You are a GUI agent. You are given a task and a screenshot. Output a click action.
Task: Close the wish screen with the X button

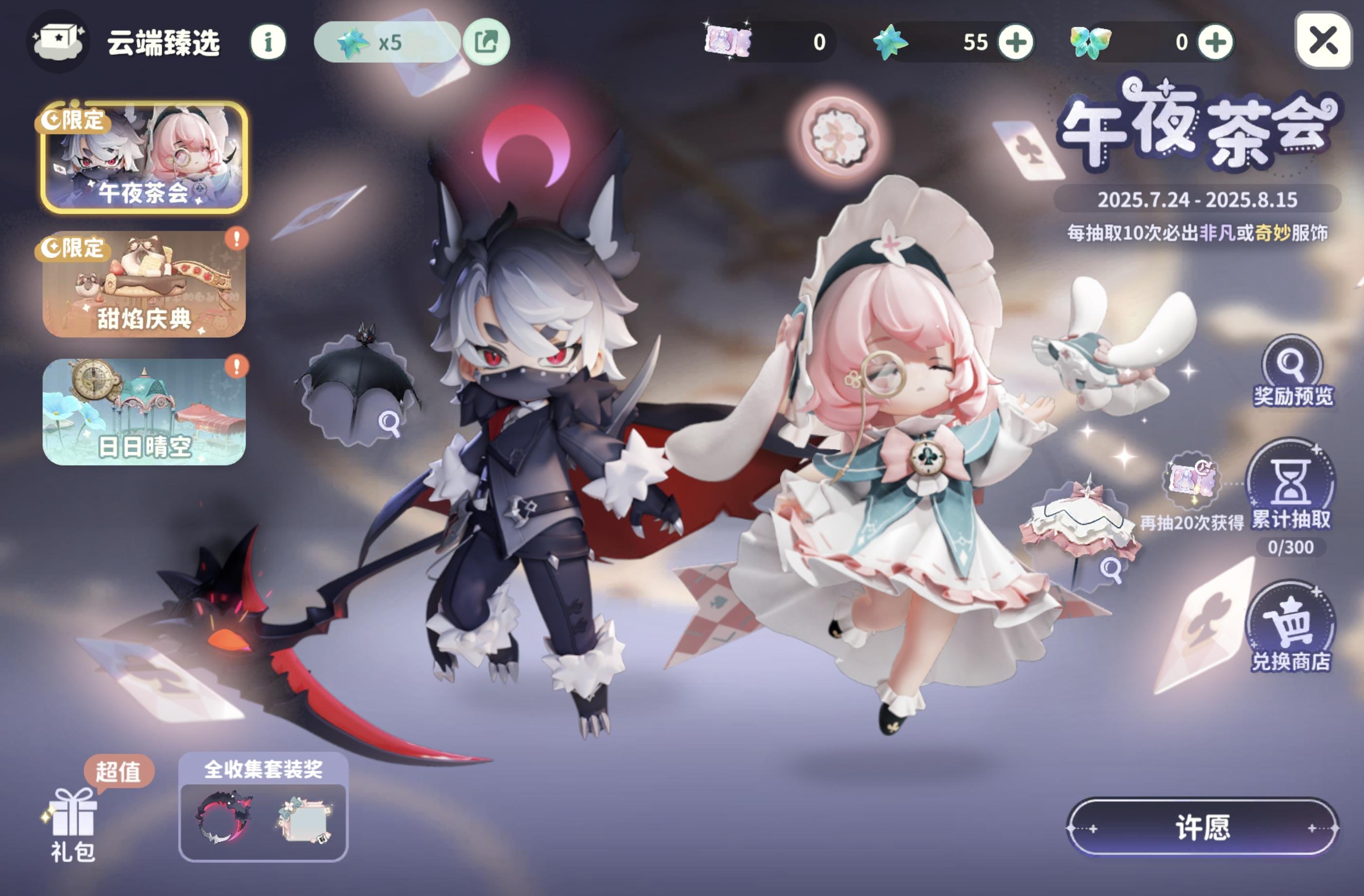1324,40
